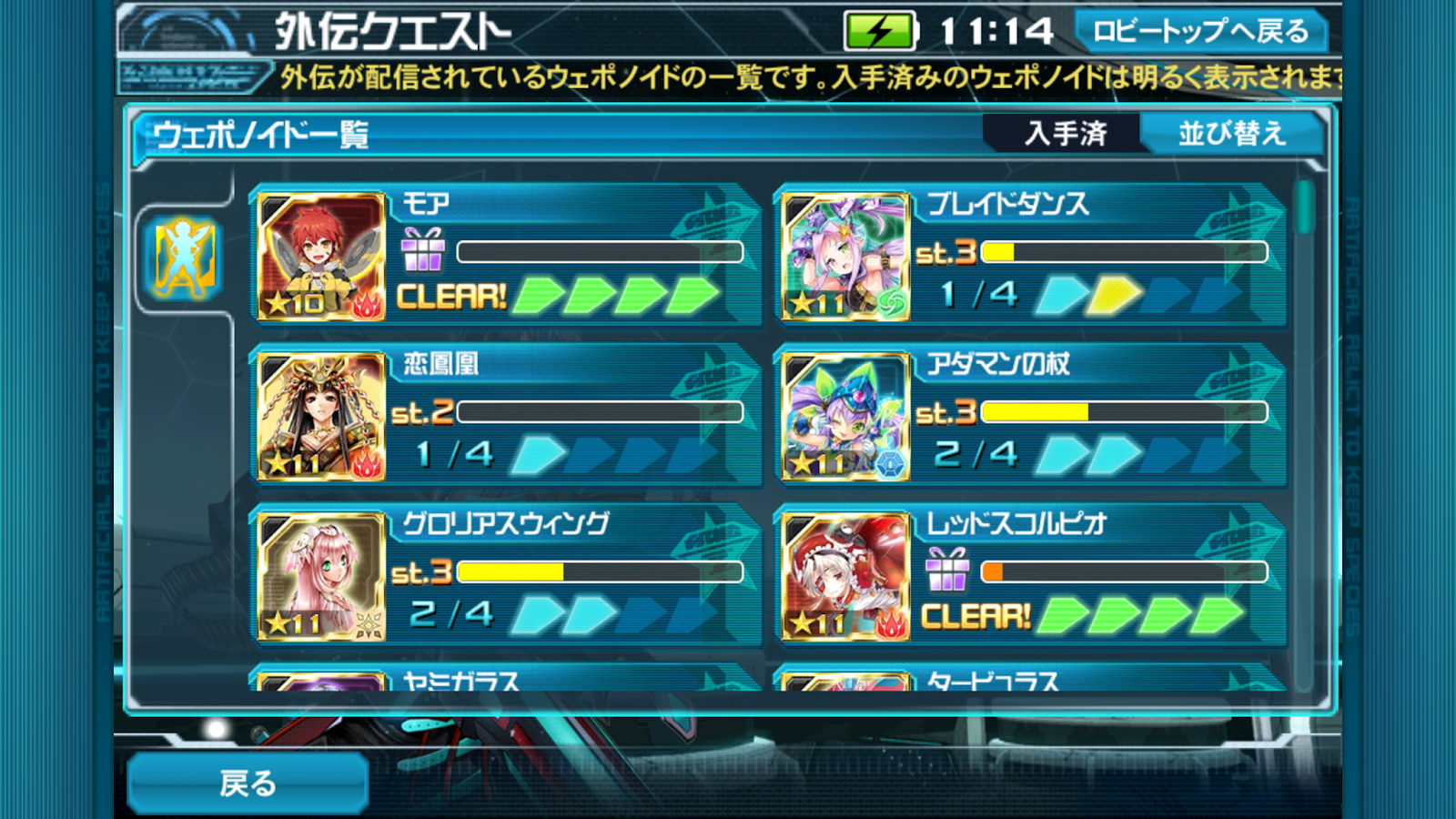This screenshot has width=1456, height=819.
Task: Toggle the 入手済 filter
Action: point(1065,133)
